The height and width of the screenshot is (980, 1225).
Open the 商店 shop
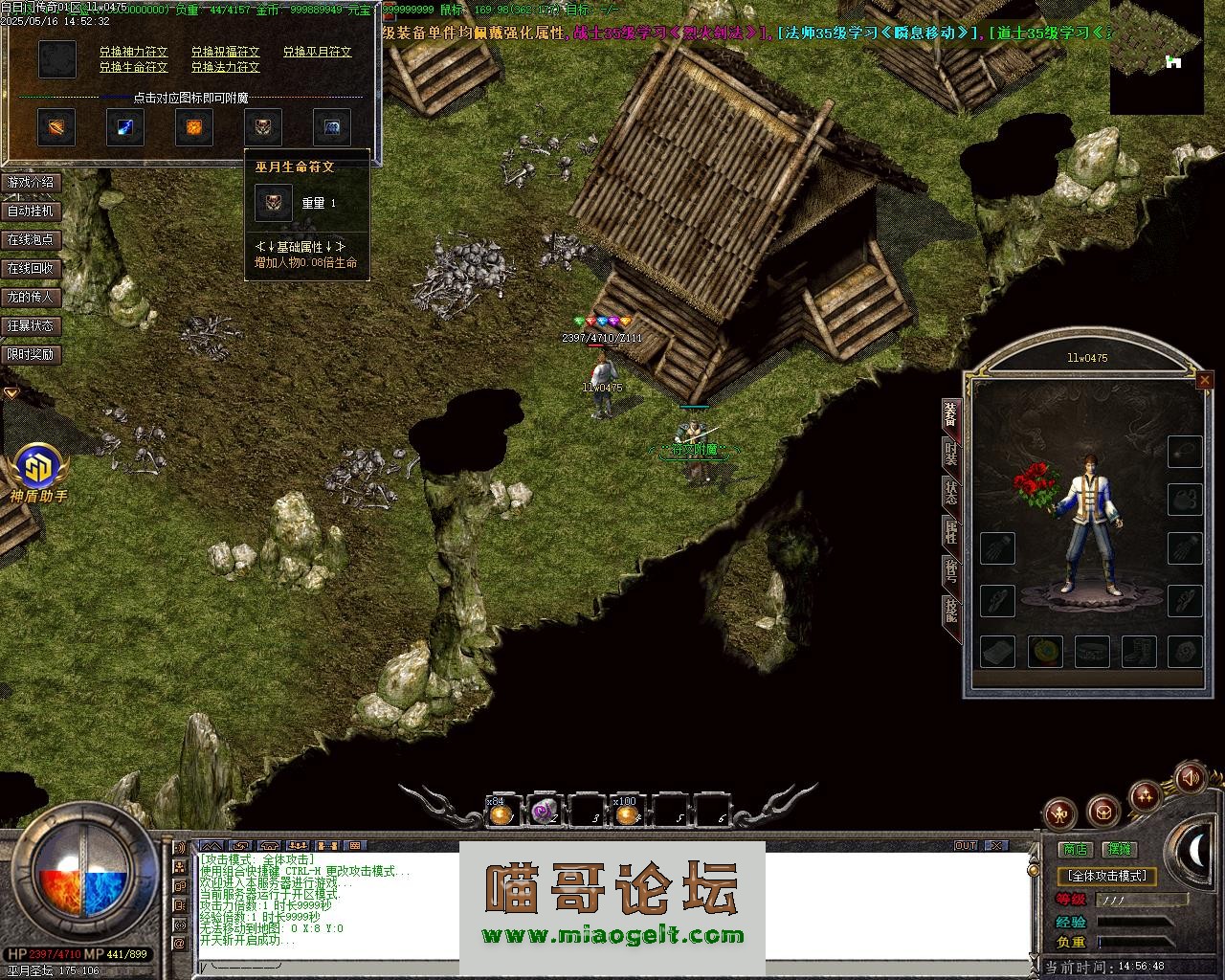pyautogui.click(x=1076, y=849)
